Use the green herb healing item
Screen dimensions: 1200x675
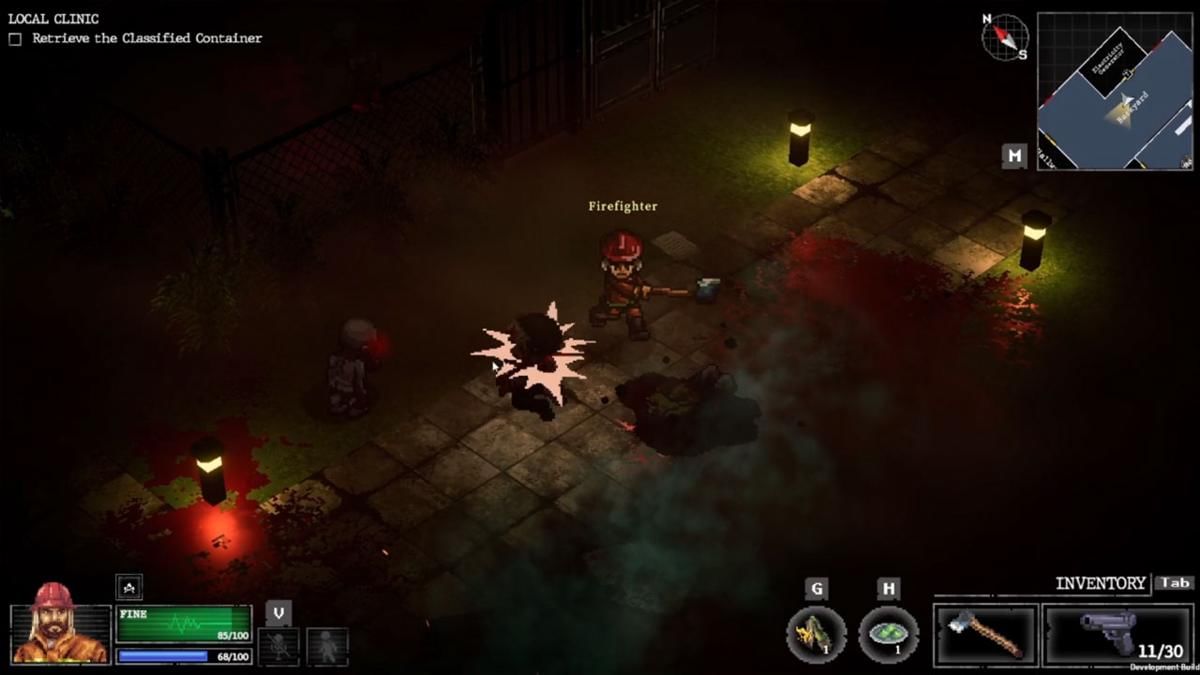coord(888,634)
